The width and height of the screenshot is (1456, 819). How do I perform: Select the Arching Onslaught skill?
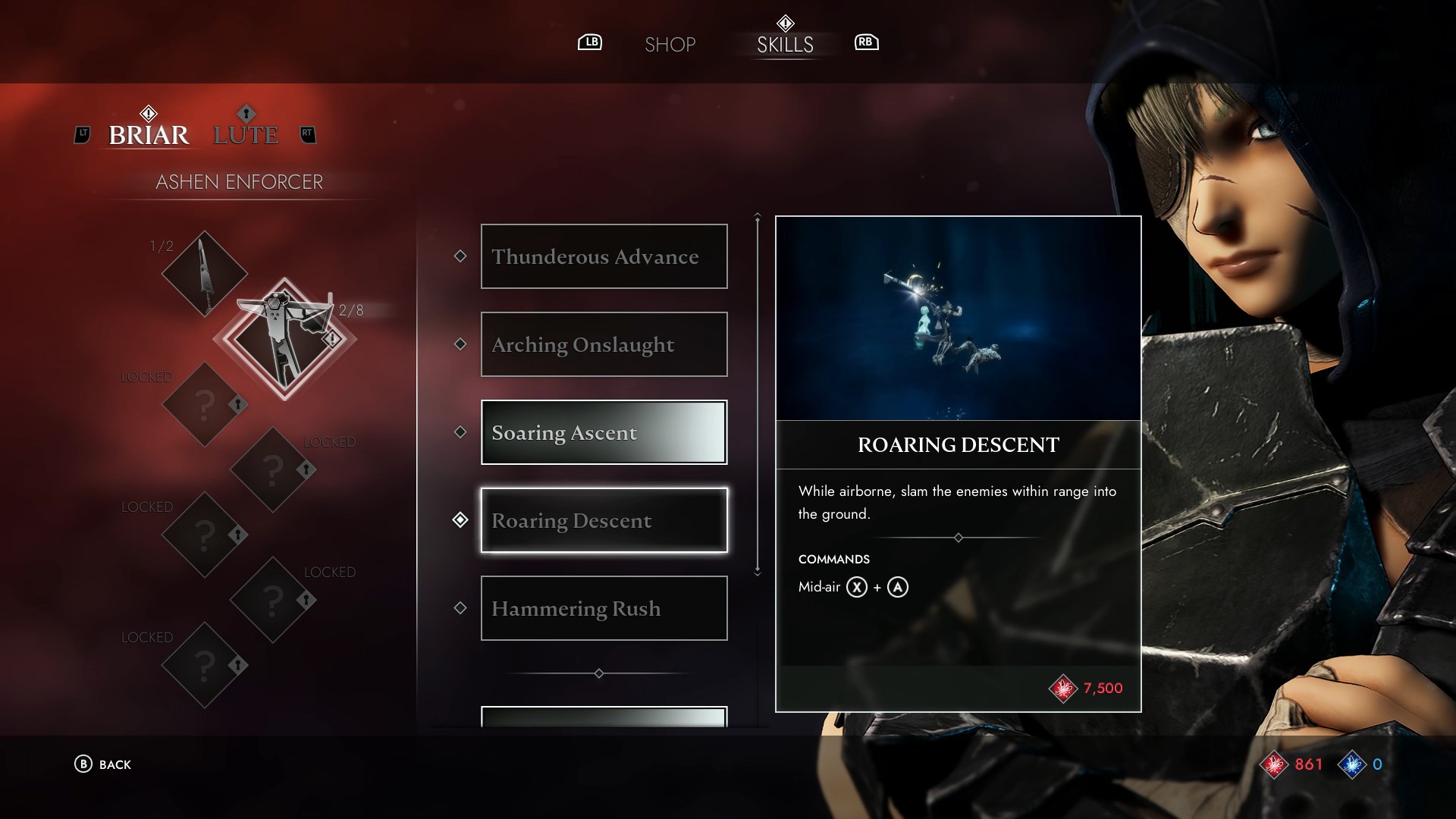pos(604,344)
